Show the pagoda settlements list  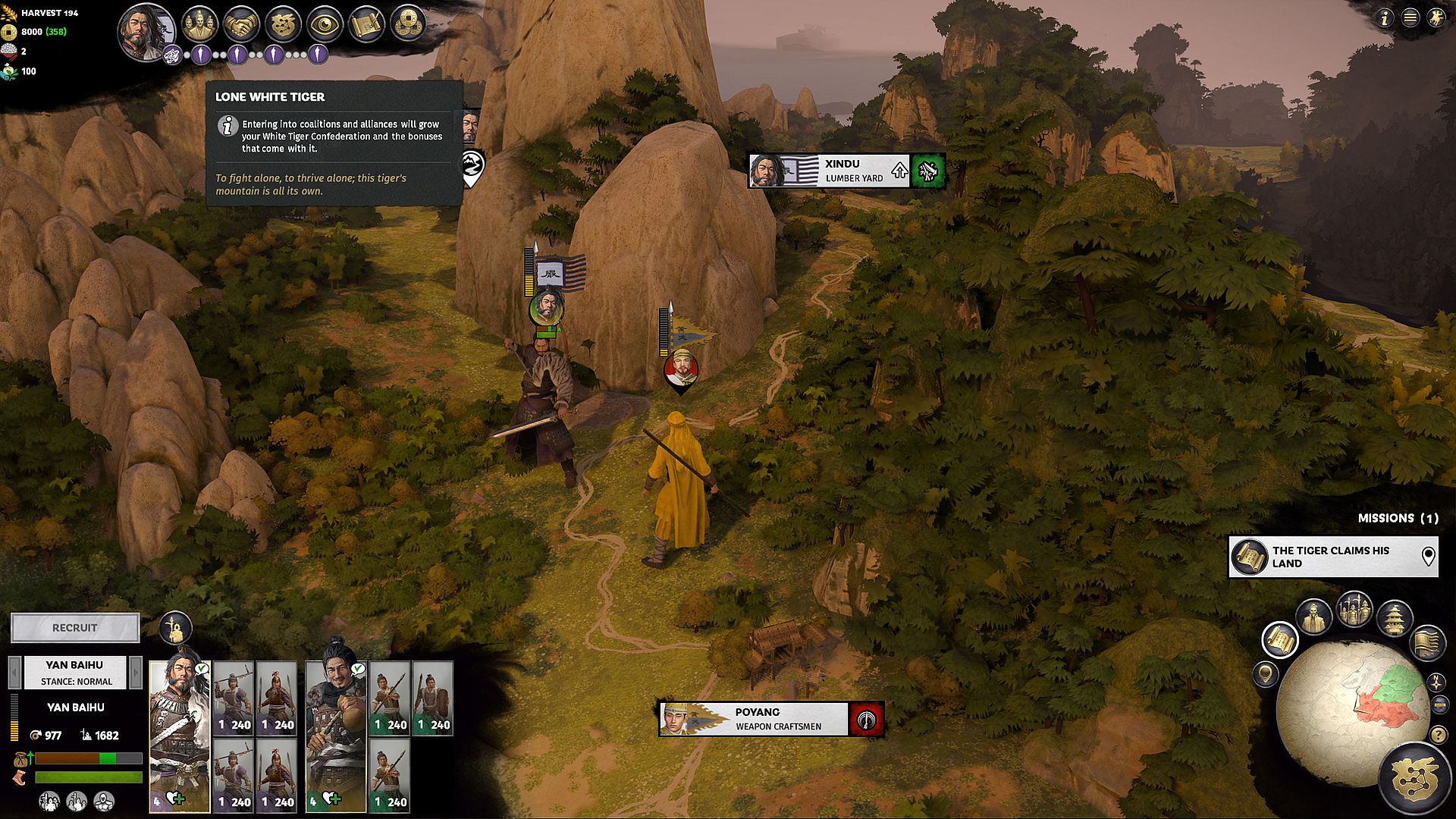(x=1395, y=617)
